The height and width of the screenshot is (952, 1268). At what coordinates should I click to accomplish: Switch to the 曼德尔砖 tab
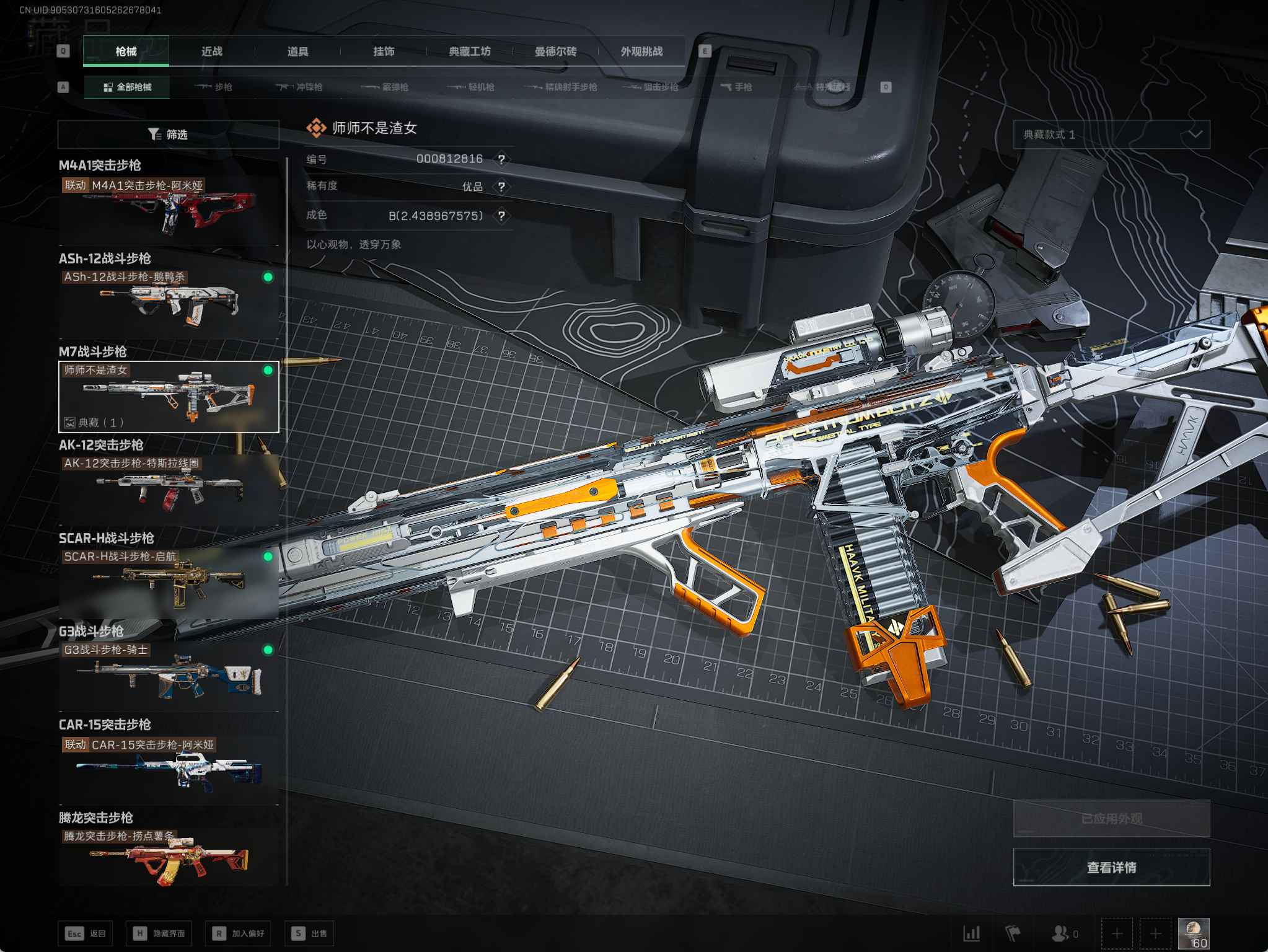pos(555,51)
